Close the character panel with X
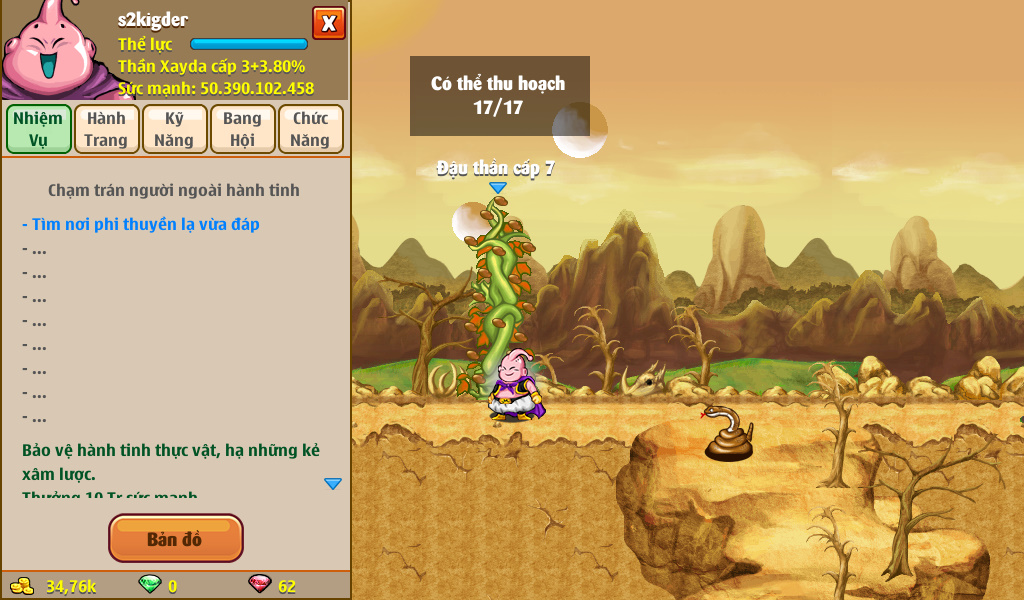Image resolution: width=1024 pixels, height=600 pixels. click(328, 23)
